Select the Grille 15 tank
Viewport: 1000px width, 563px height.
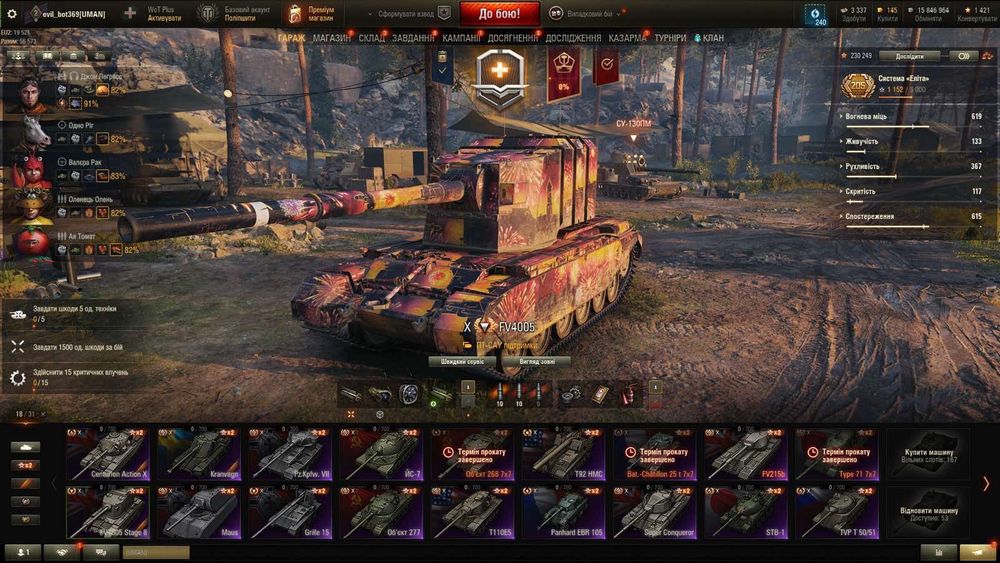pos(290,512)
